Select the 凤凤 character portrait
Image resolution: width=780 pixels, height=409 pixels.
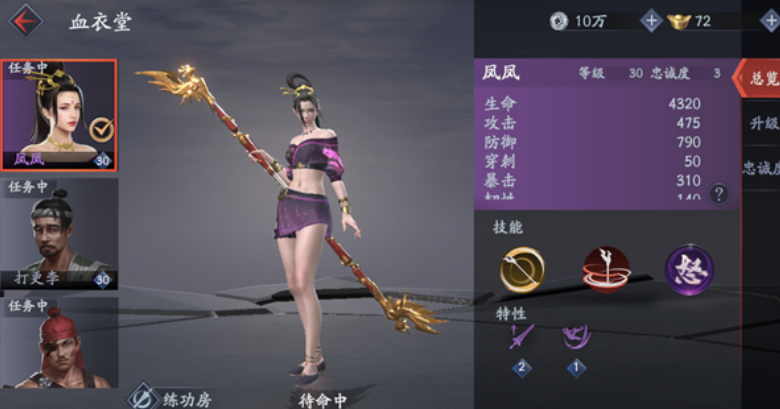59,115
